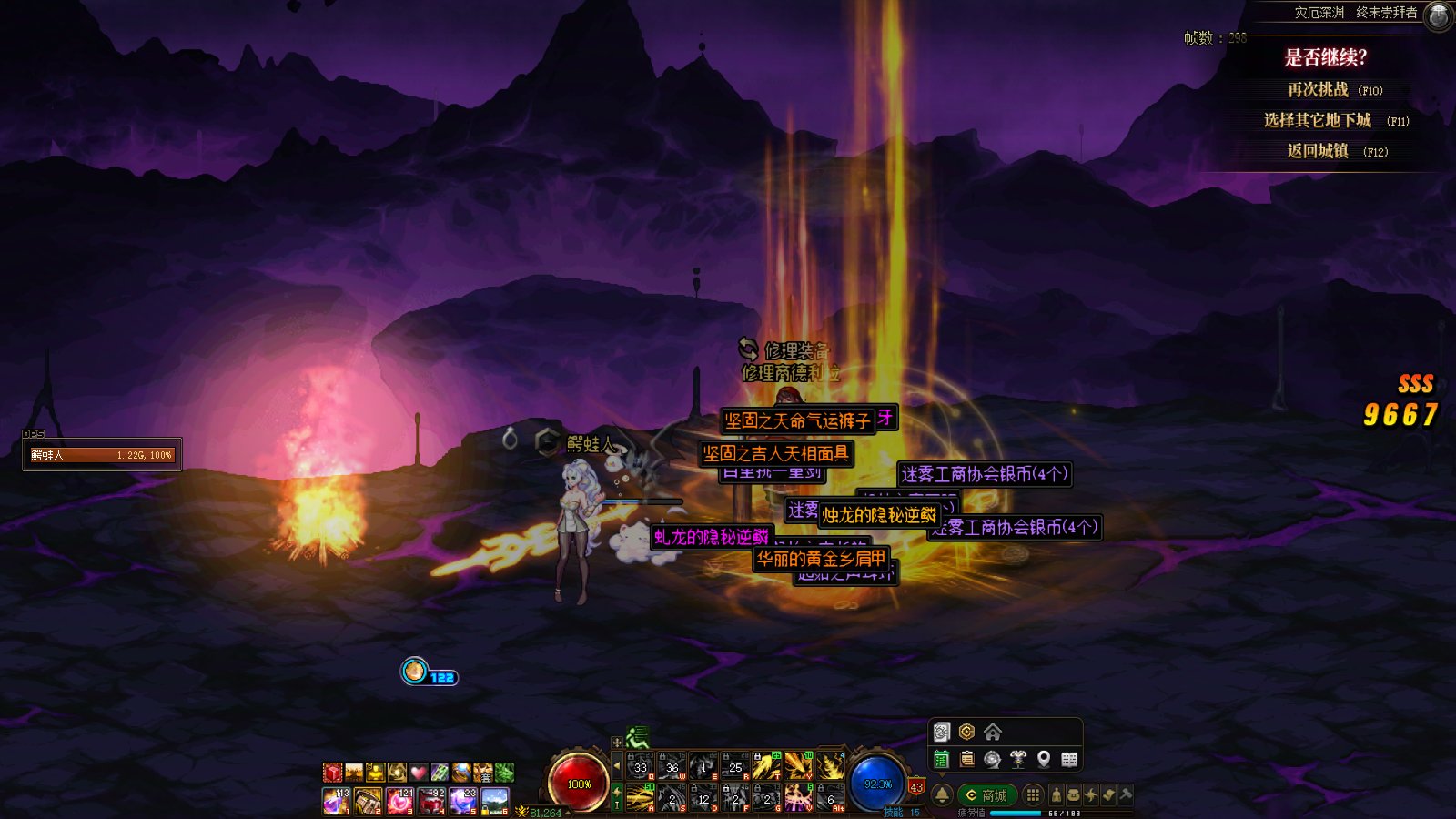Click the notification bell icon
The width and height of the screenshot is (1456, 819).
point(942,795)
